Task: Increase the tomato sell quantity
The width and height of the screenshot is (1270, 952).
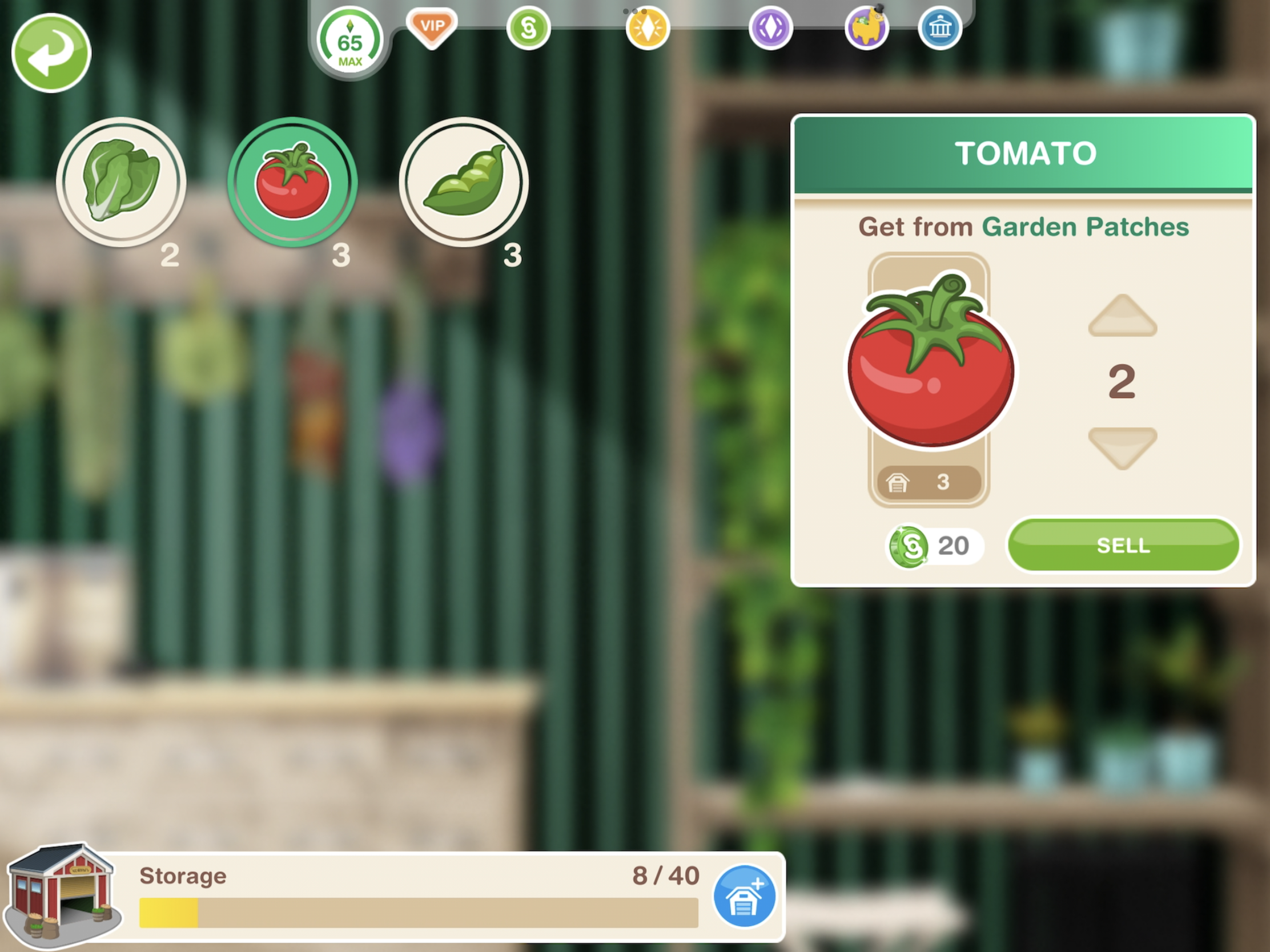Action: coord(1122,316)
